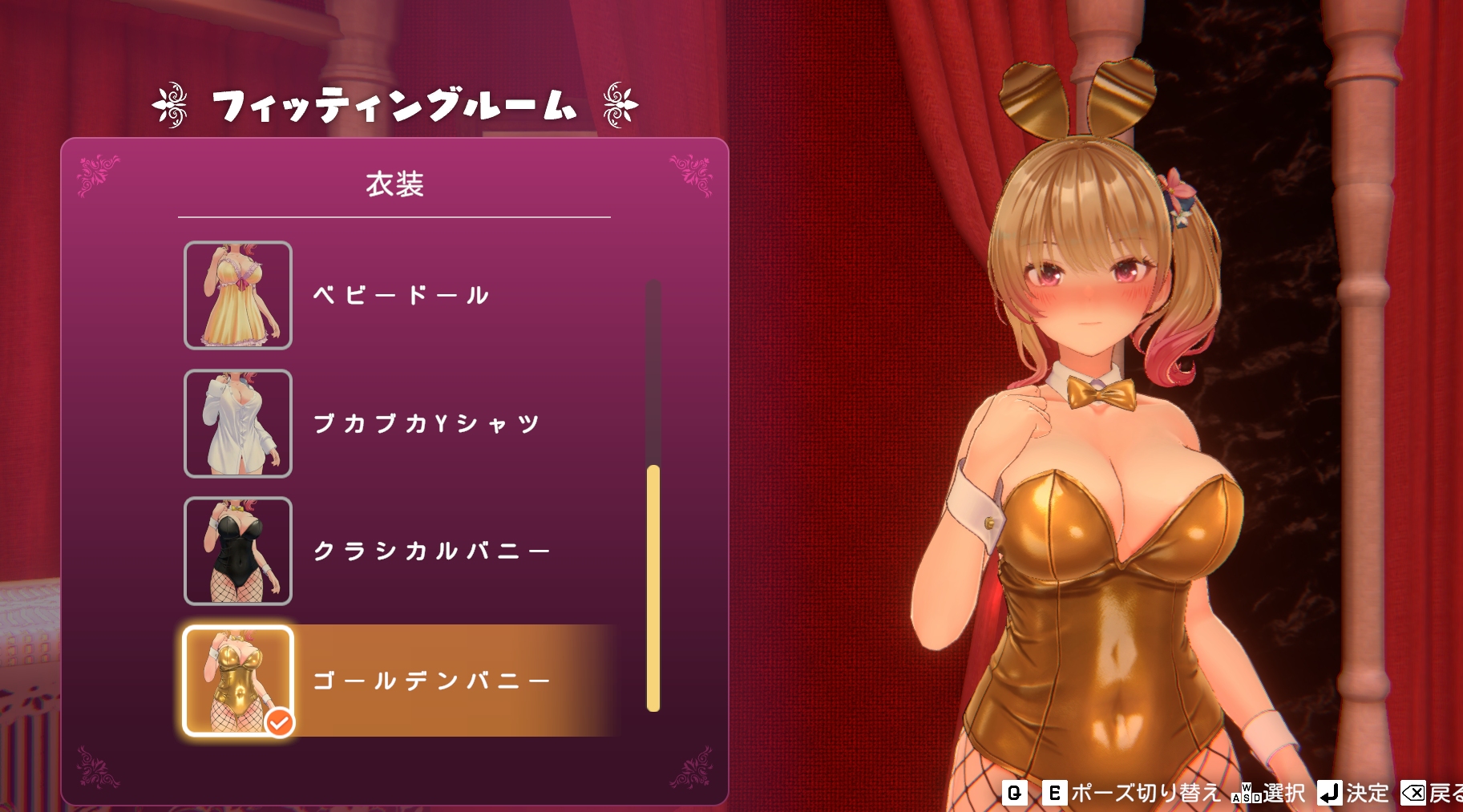Pick the クラシカルバニー costume entry
1463x812 pixels.
click(430, 551)
